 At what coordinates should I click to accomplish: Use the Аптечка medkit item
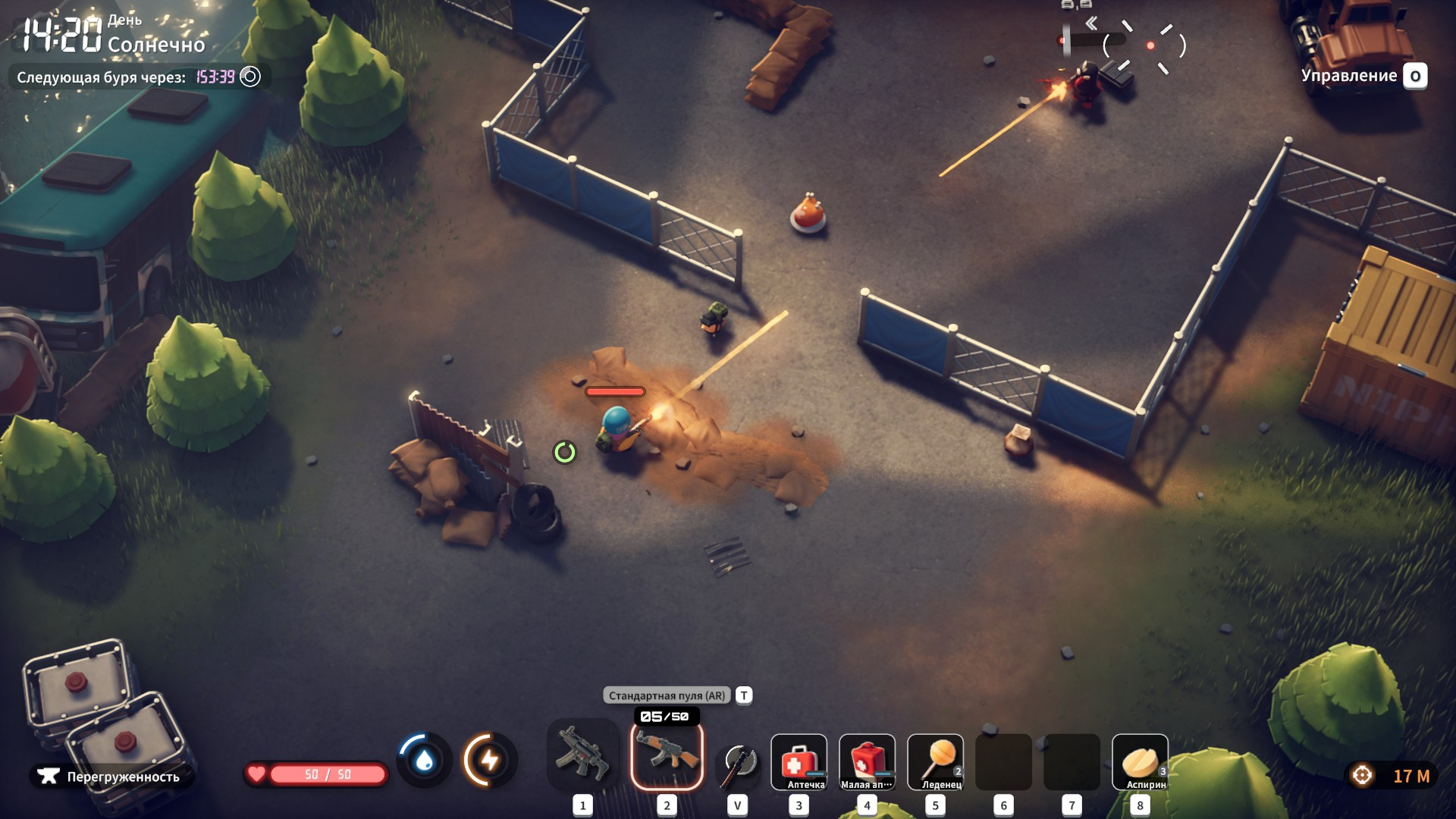click(x=799, y=761)
